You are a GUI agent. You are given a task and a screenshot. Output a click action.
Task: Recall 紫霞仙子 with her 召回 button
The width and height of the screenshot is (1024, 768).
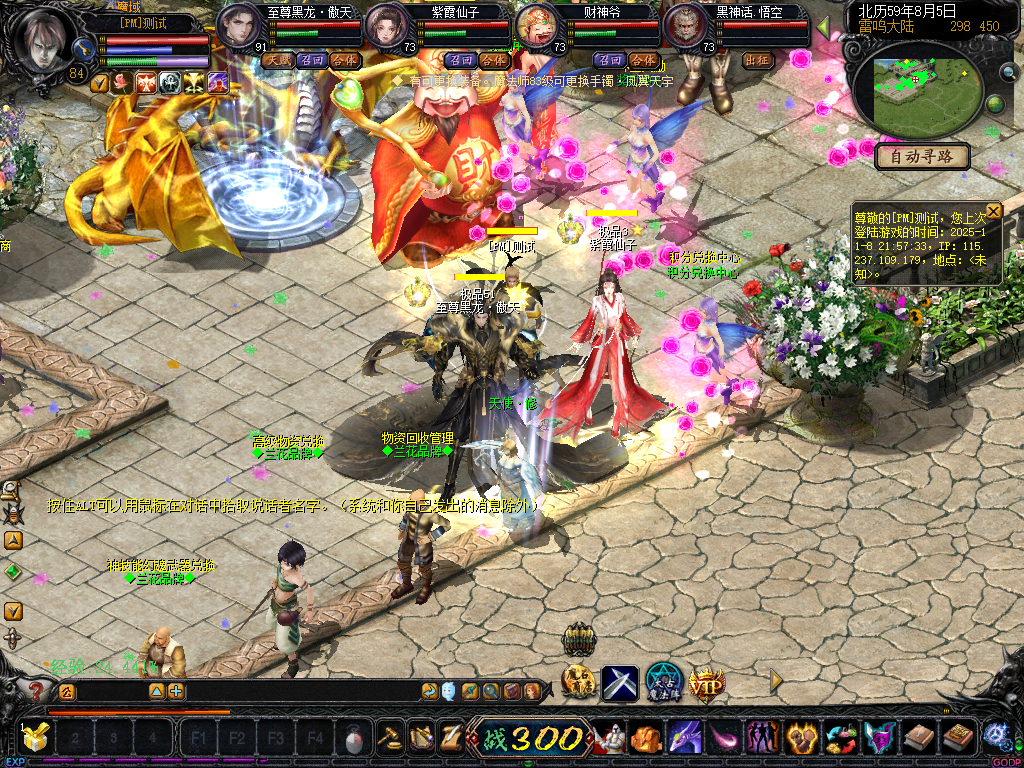click(x=460, y=60)
